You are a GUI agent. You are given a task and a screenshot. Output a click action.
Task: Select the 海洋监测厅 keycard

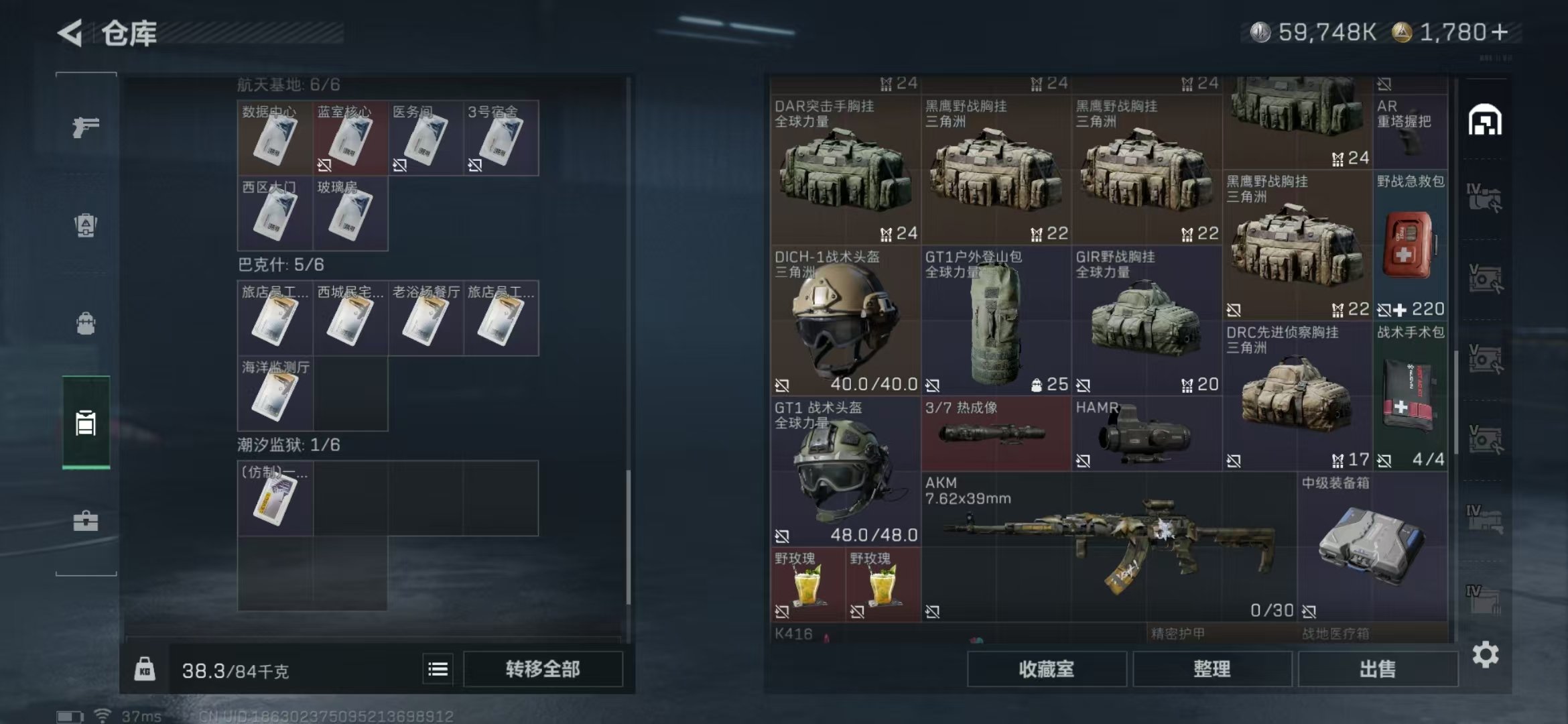[x=275, y=394]
